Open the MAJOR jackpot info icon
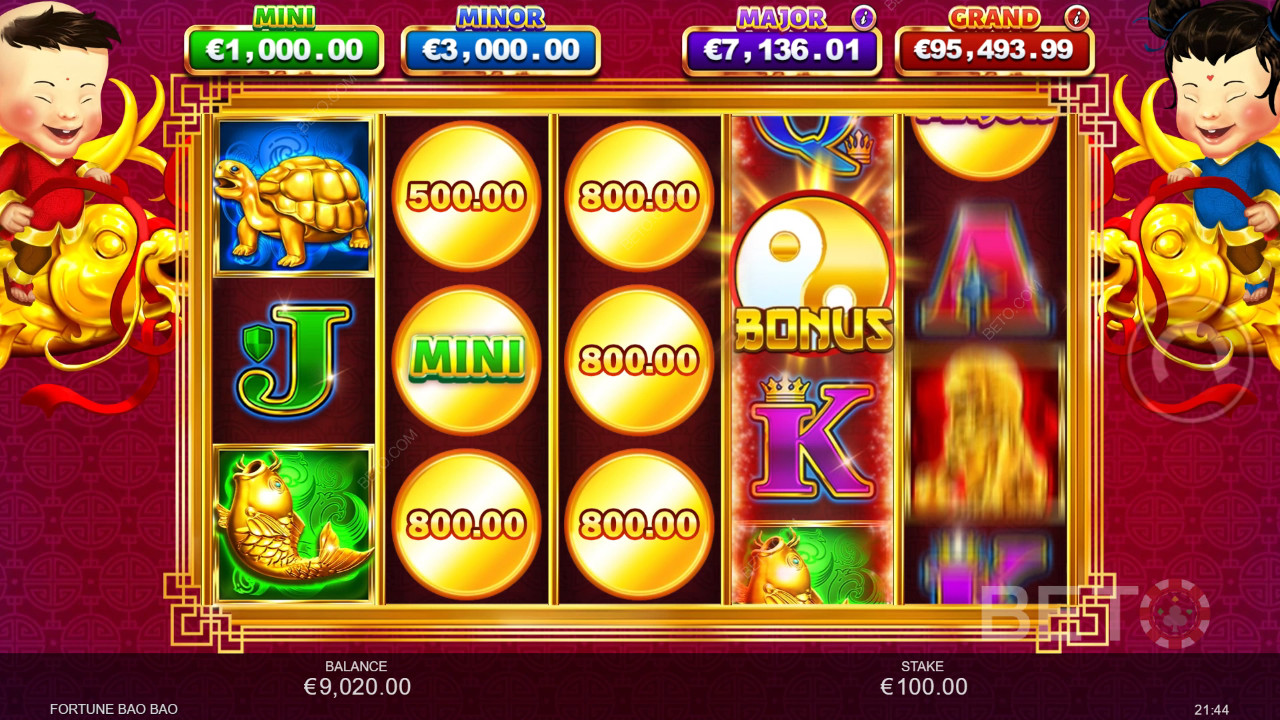1280x720 pixels. 863,17
